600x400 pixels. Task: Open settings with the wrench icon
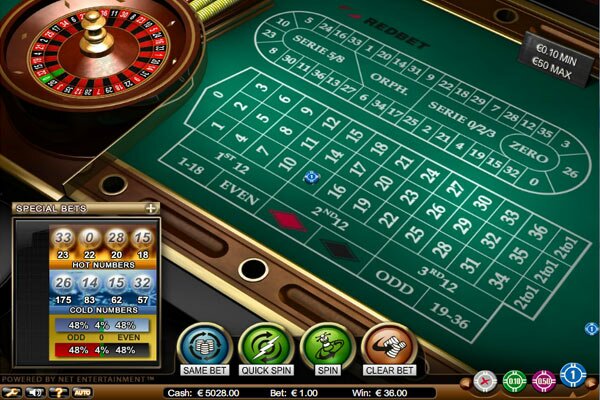(x=12, y=393)
